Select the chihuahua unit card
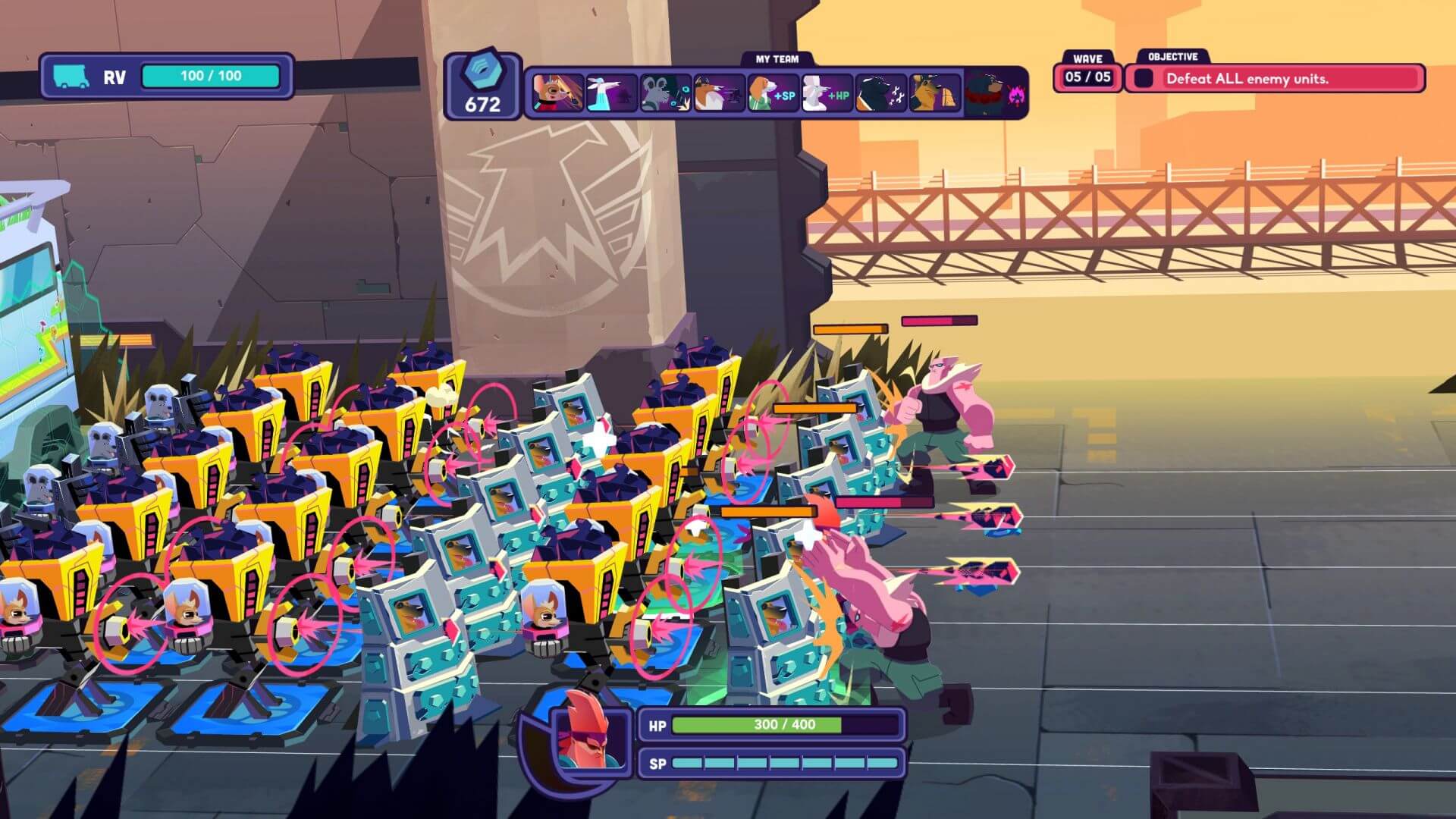The height and width of the screenshot is (819, 1456). (557, 93)
